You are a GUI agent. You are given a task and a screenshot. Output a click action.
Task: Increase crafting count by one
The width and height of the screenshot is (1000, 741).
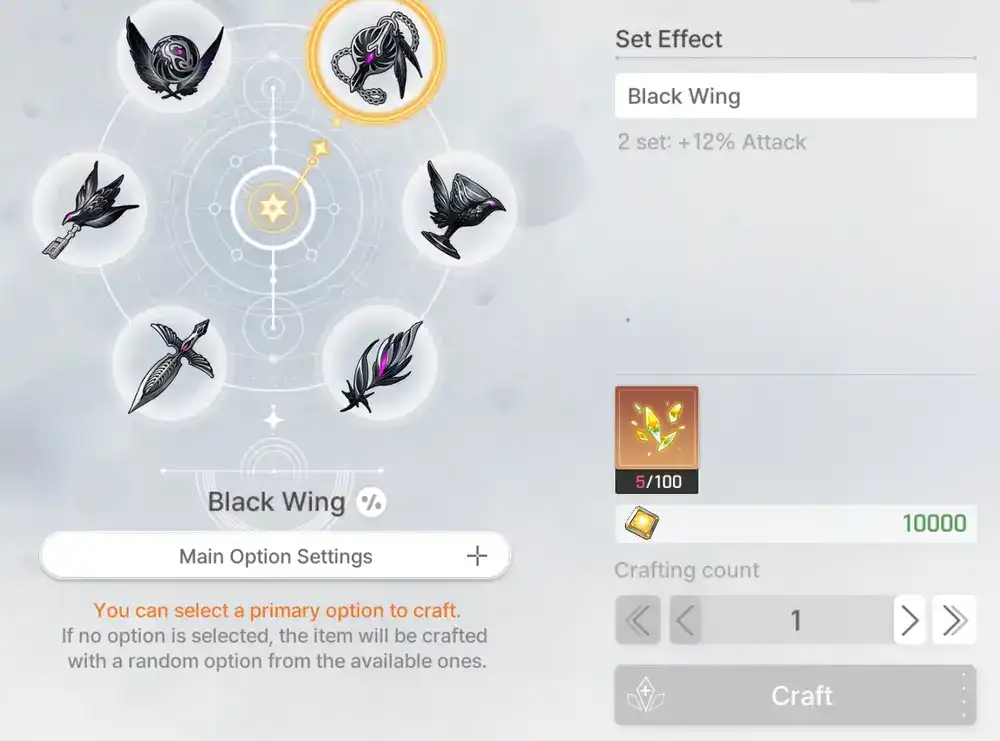click(x=909, y=621)
